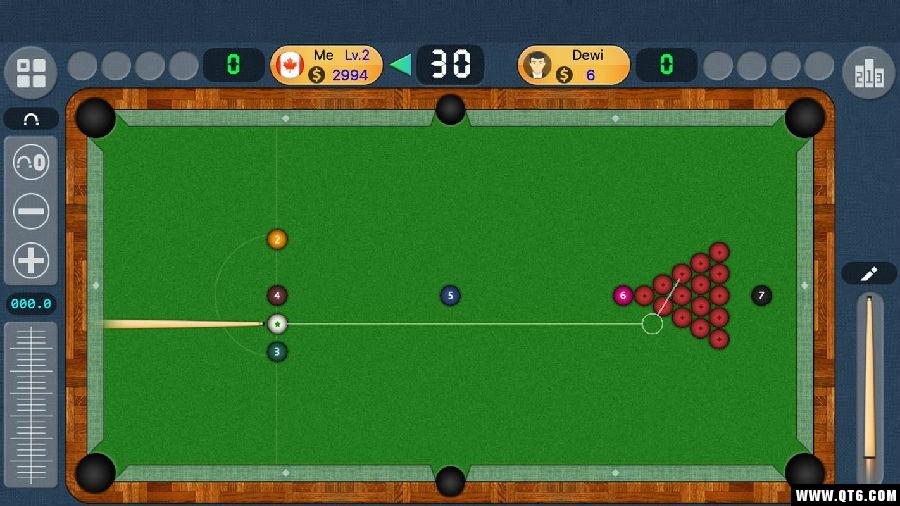Open the leaderboard podium button
Screen dimensions: 900x506
pyautogui.click(x=868, y=72)
